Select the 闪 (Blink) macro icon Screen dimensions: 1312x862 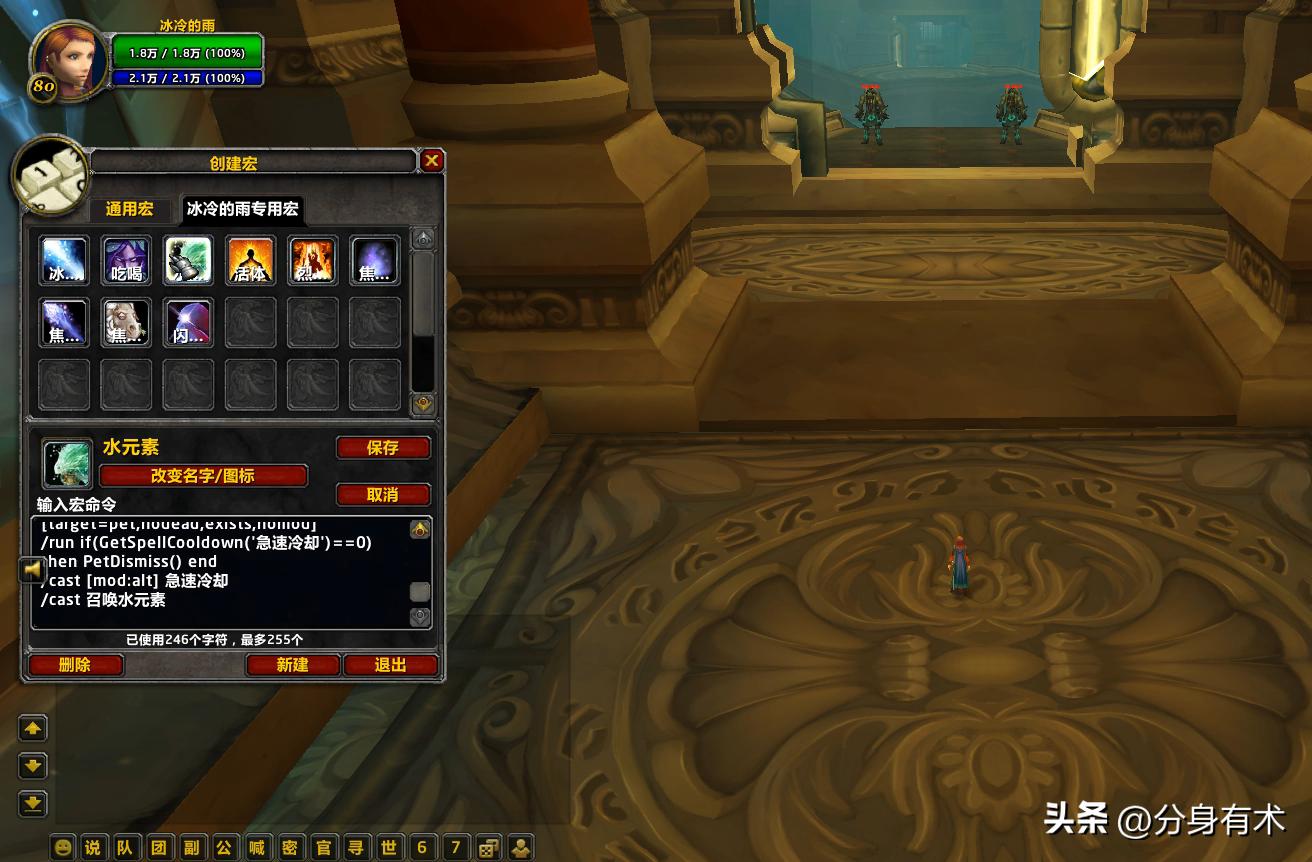(188, 322)
